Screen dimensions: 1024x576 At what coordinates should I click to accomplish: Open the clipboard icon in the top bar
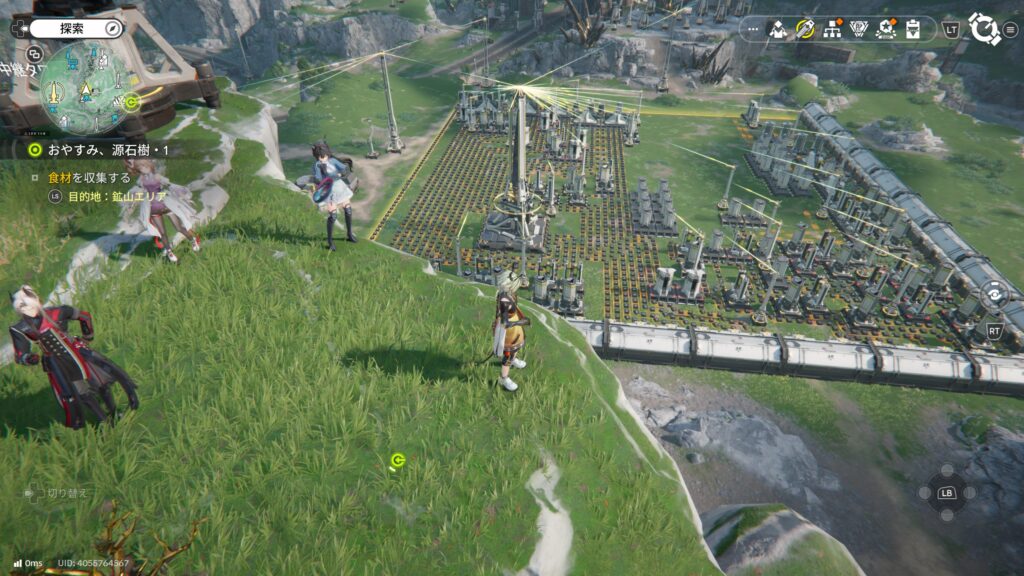(x=912, y=29)
